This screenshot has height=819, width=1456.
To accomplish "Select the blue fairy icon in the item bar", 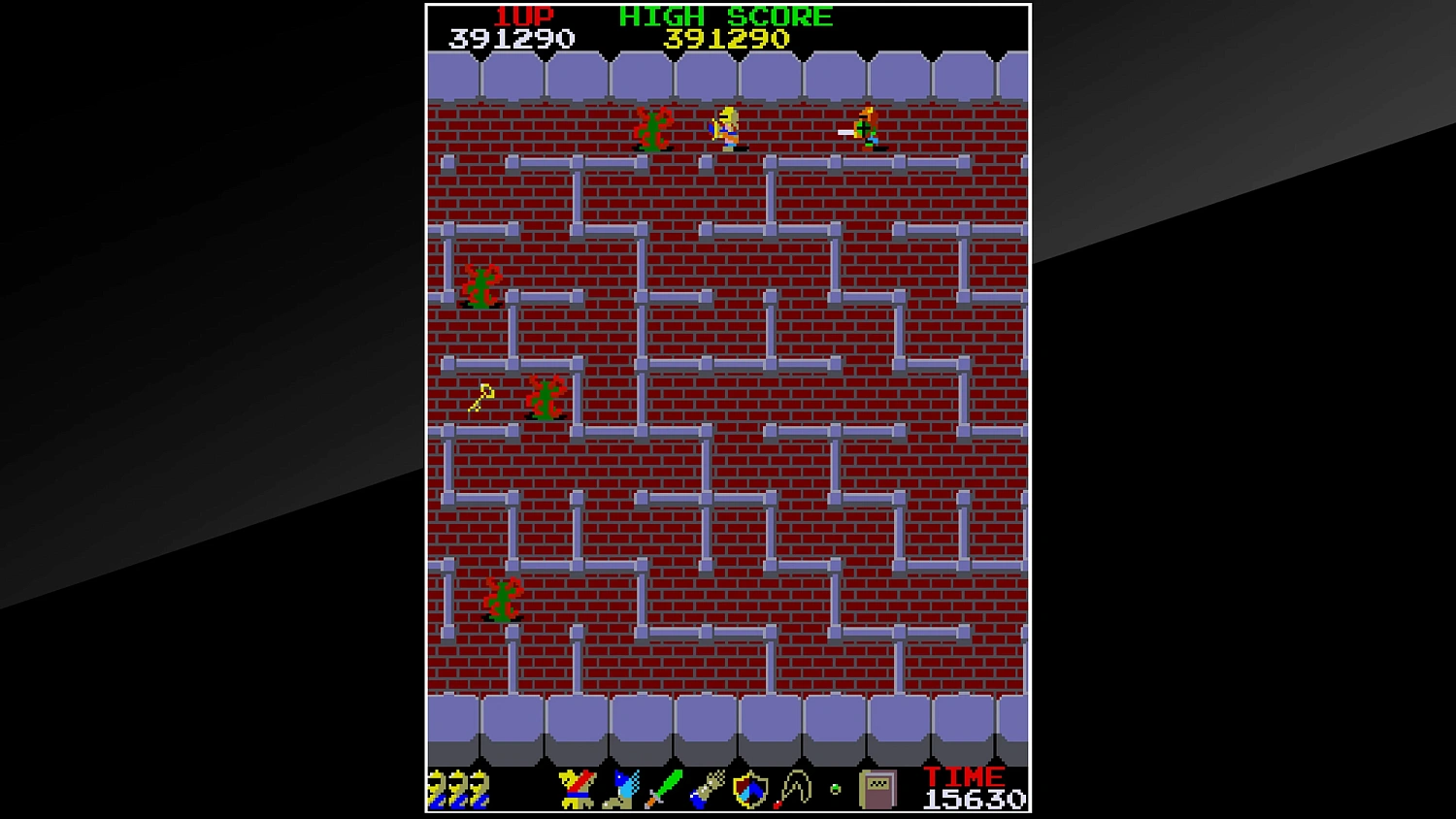I will pos(623,788).
